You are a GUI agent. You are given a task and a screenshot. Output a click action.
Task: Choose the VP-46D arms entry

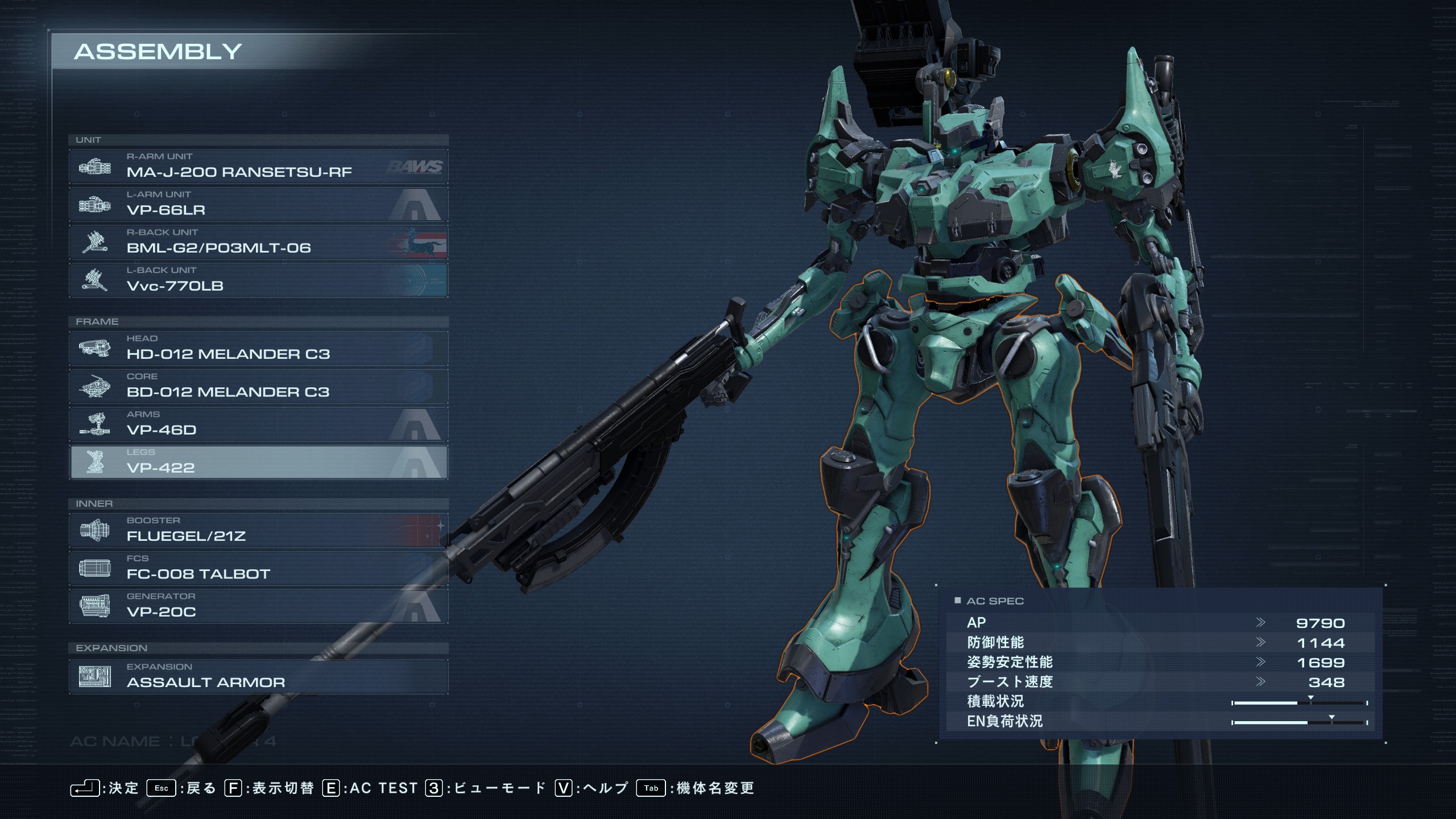pyautogui.click(x=258, y=424)
